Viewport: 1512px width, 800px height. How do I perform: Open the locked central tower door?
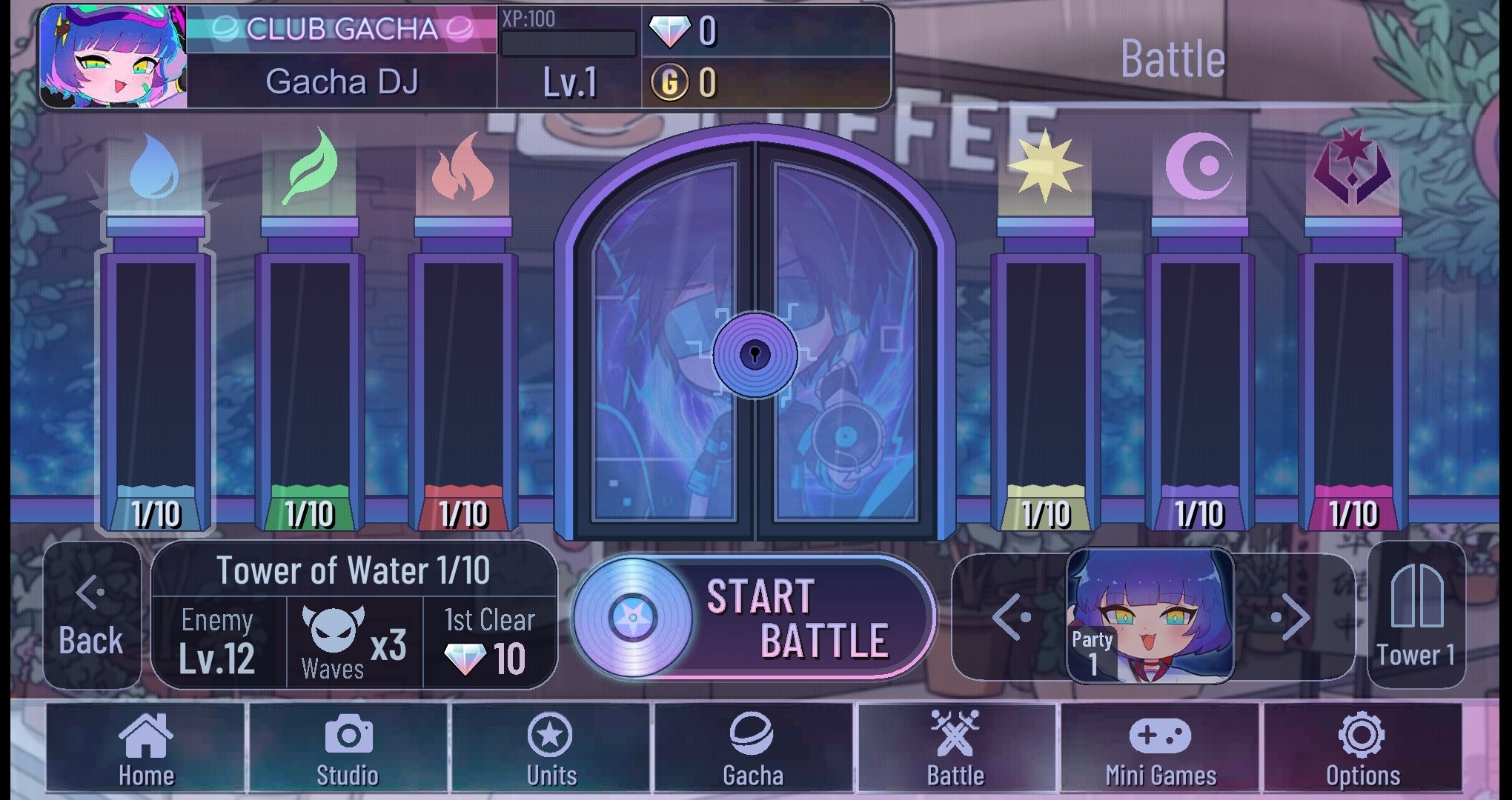pyautogui.click(x=755, y=354)
